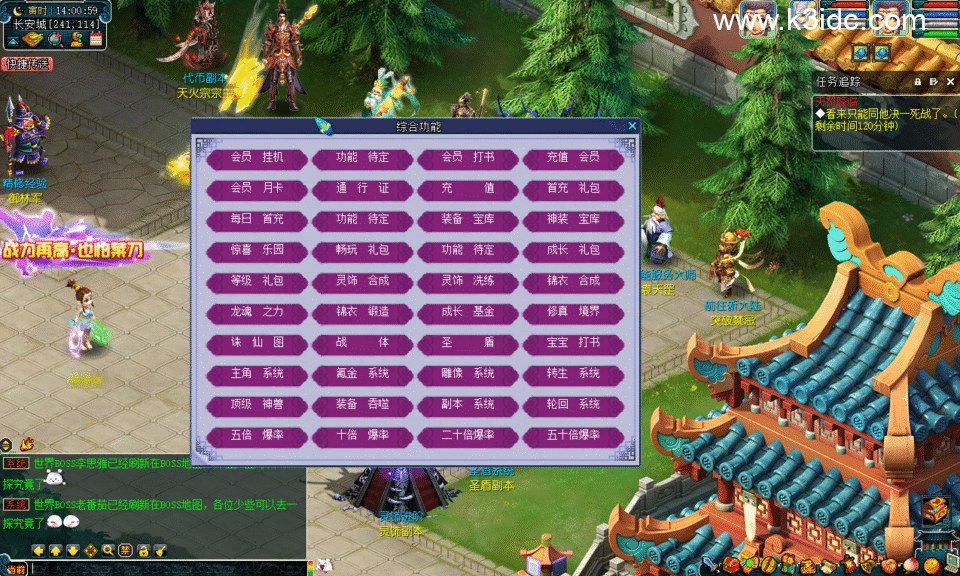Viewport: 960px width, 576px height.
Task: Open the 诛仙图 entry
Action: pos(257,343)
